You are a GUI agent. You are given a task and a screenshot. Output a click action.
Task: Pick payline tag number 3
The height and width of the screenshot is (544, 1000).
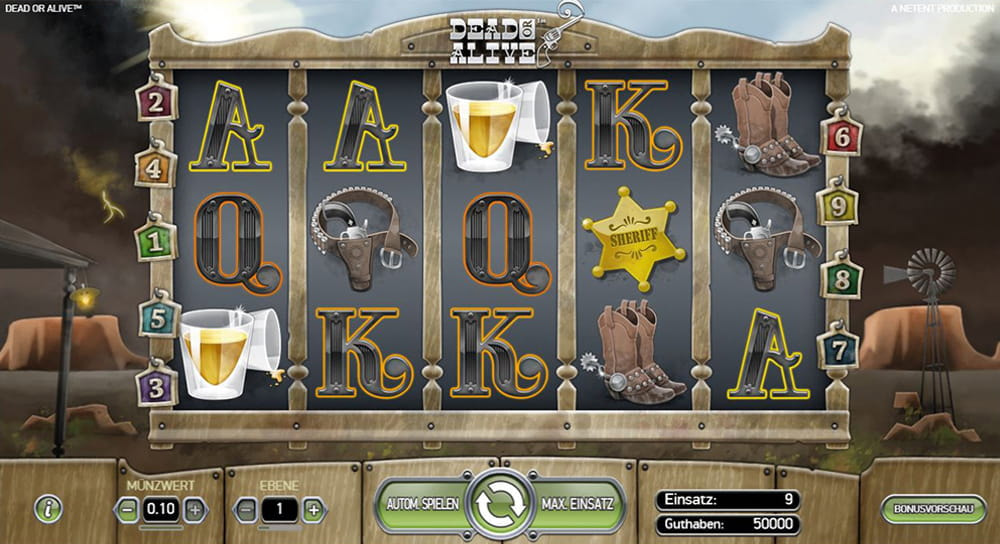point(156,384)
